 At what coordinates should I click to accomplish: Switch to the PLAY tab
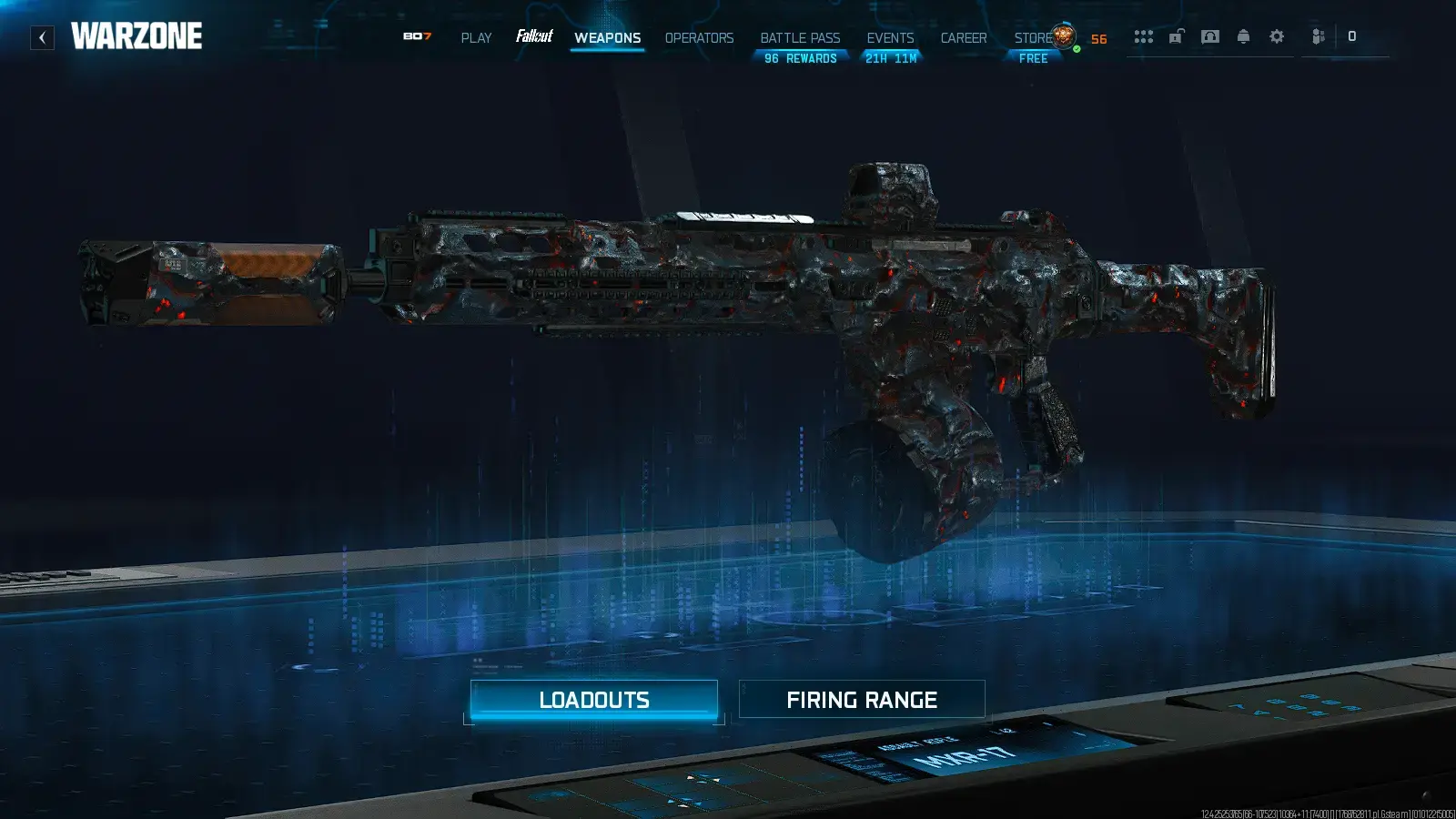pyautogui.click(x=476, y=38)
